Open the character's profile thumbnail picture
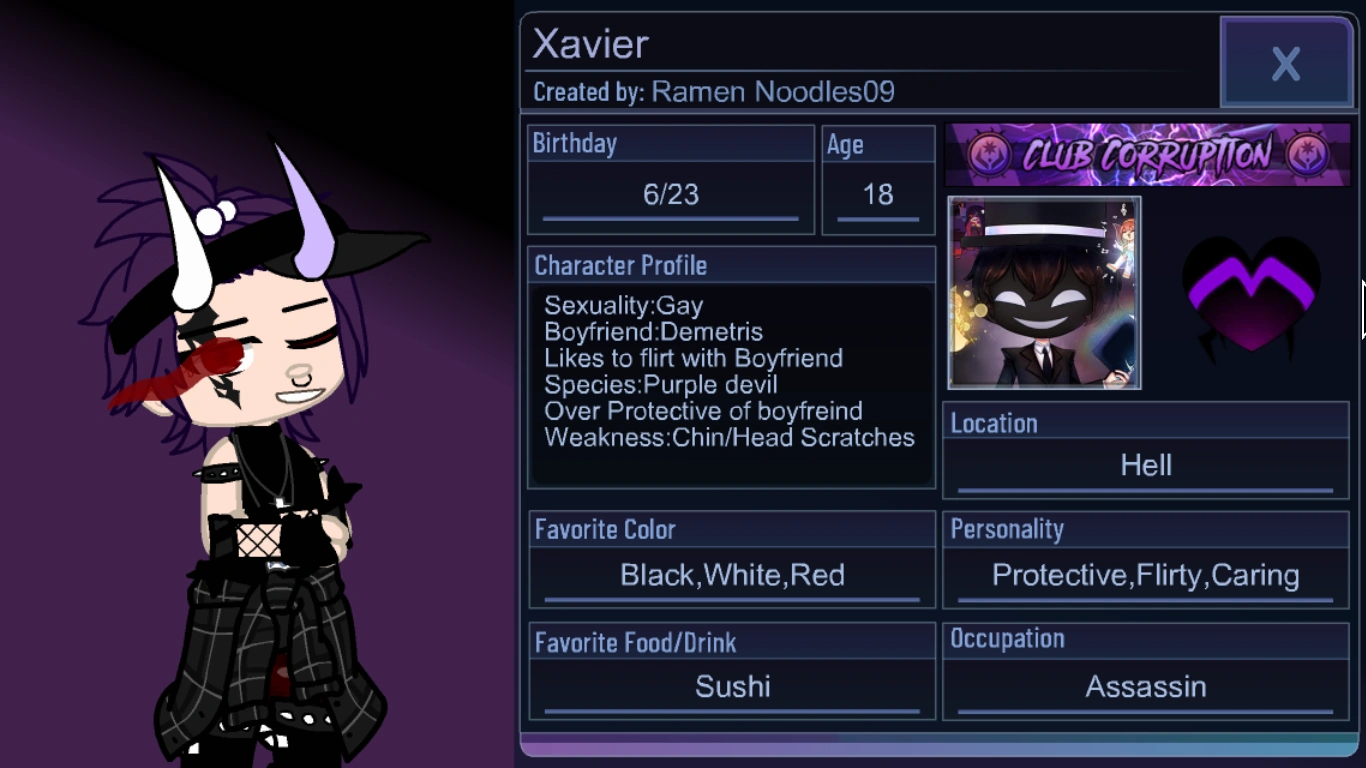This screenshot has height=768, width=1366. point(1043,293)
